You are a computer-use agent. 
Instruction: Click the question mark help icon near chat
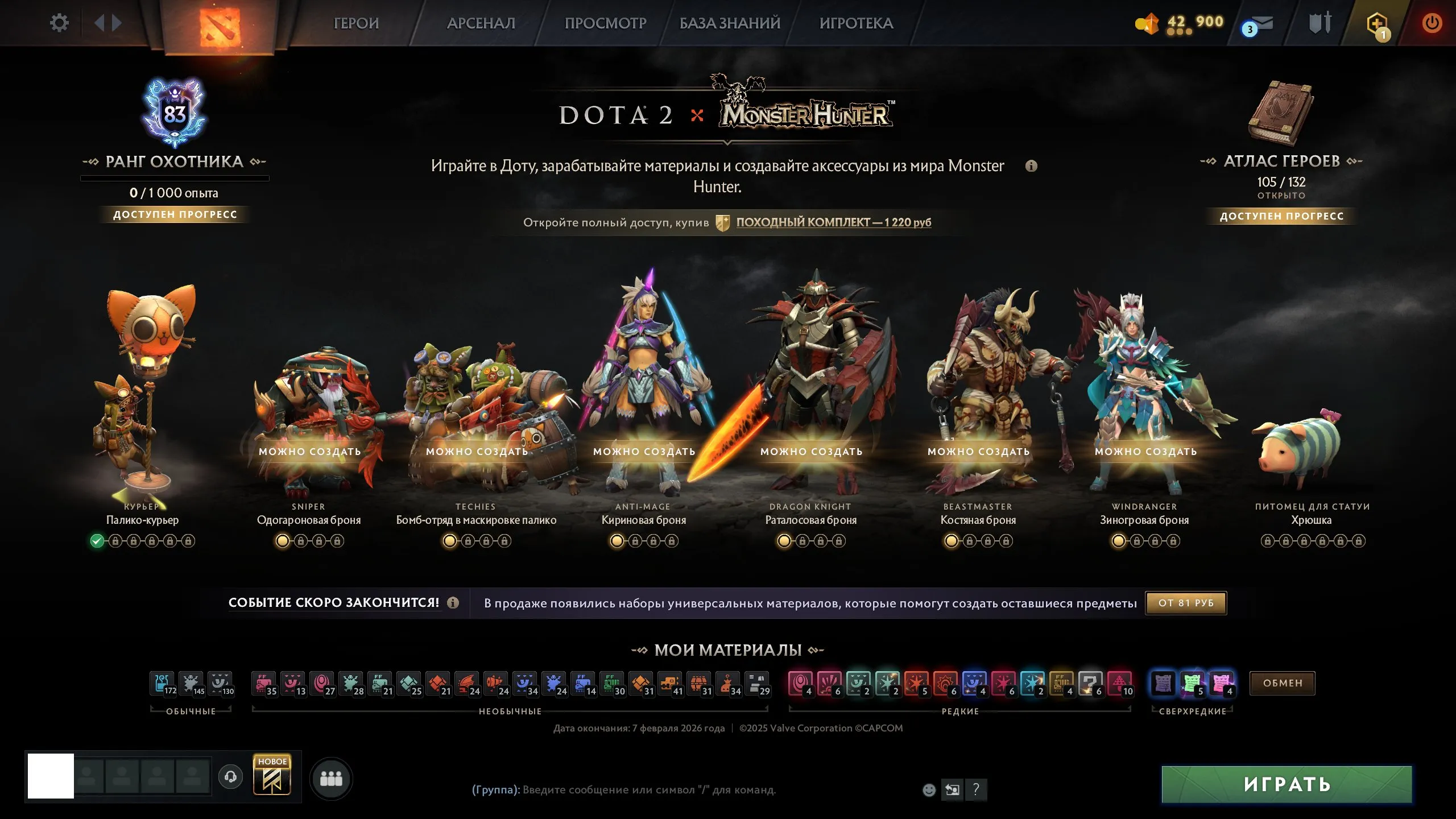tap(977, 789)
